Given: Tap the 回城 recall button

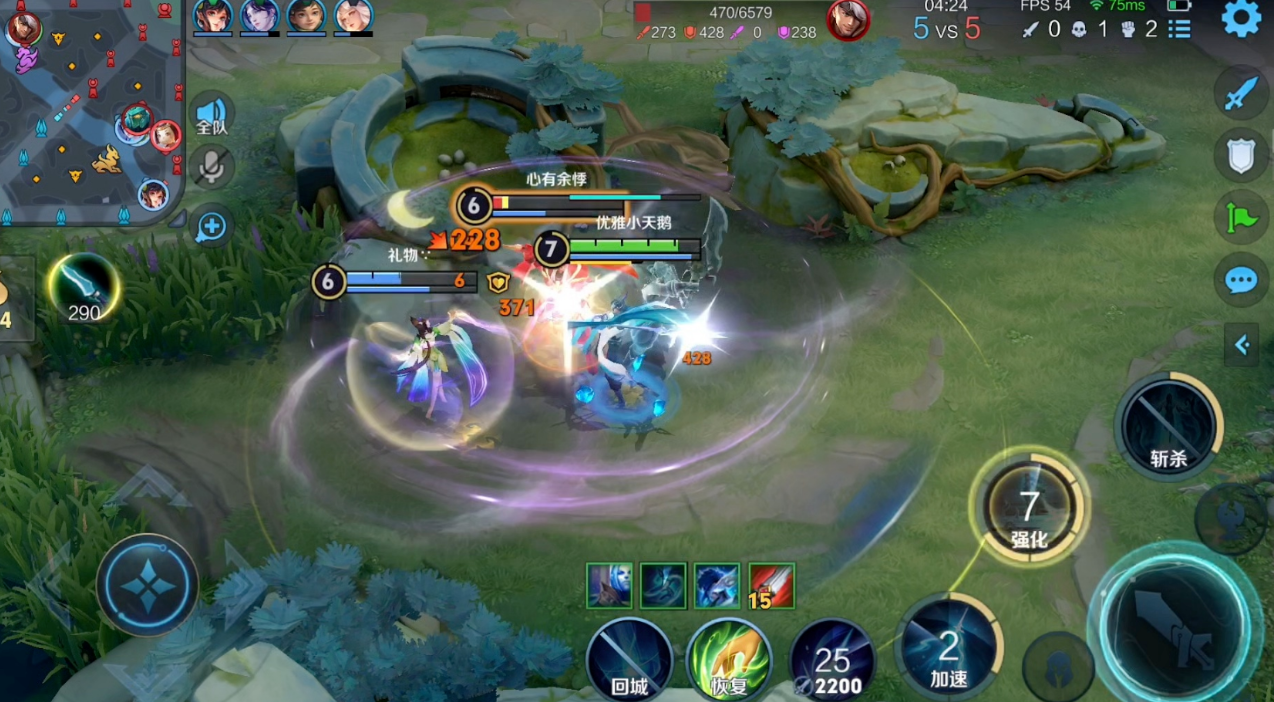Looking at the screenshot, I should (x=629, y=658).
